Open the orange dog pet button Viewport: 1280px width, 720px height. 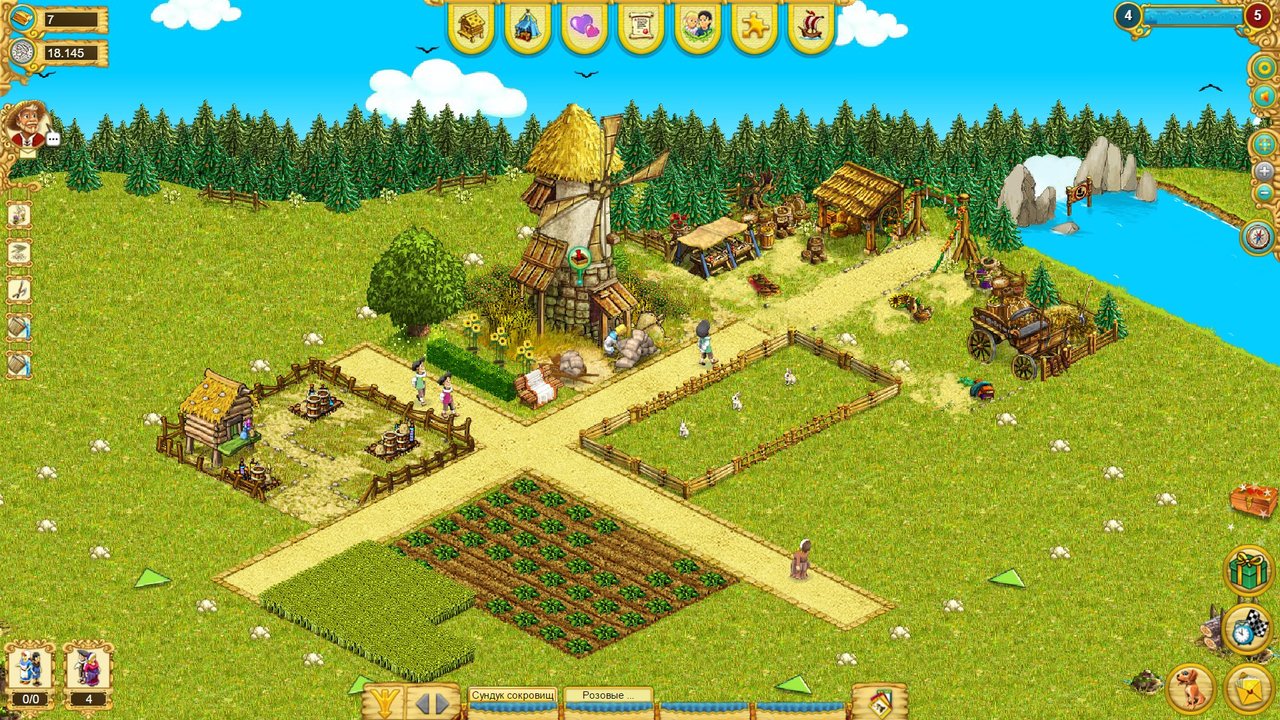1191,687
